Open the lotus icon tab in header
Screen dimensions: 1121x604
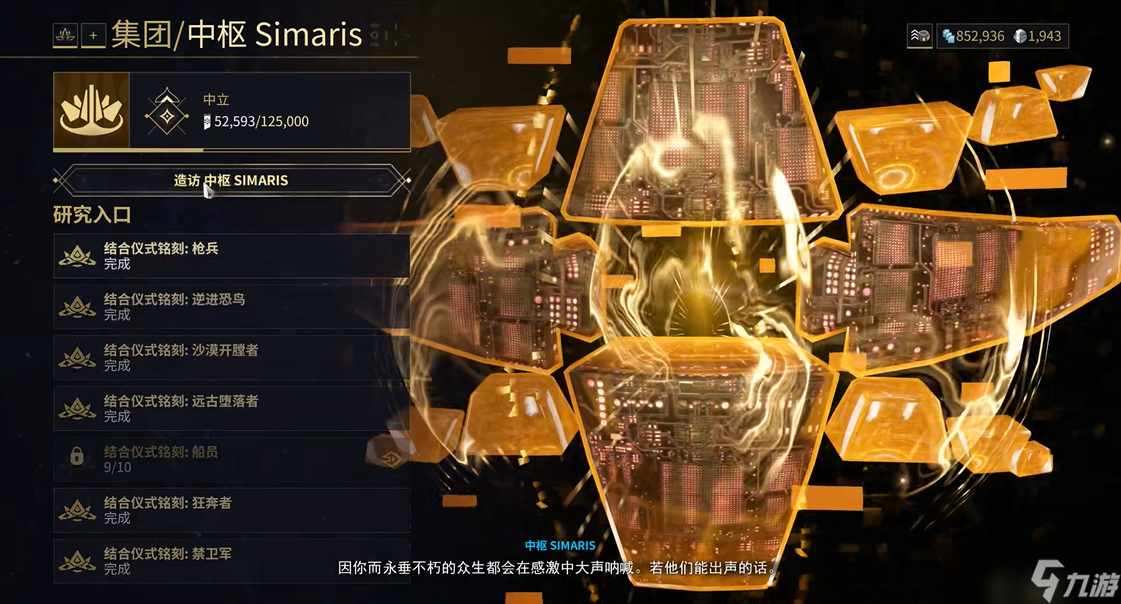point(66,36)
